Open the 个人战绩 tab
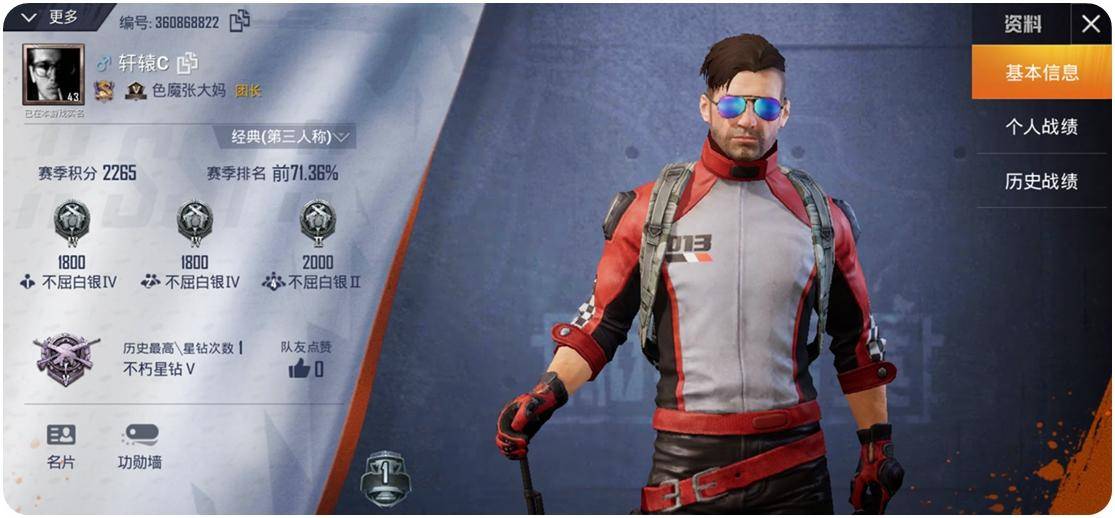The width and height of the screenshot is (1115, 518). 1041,127
